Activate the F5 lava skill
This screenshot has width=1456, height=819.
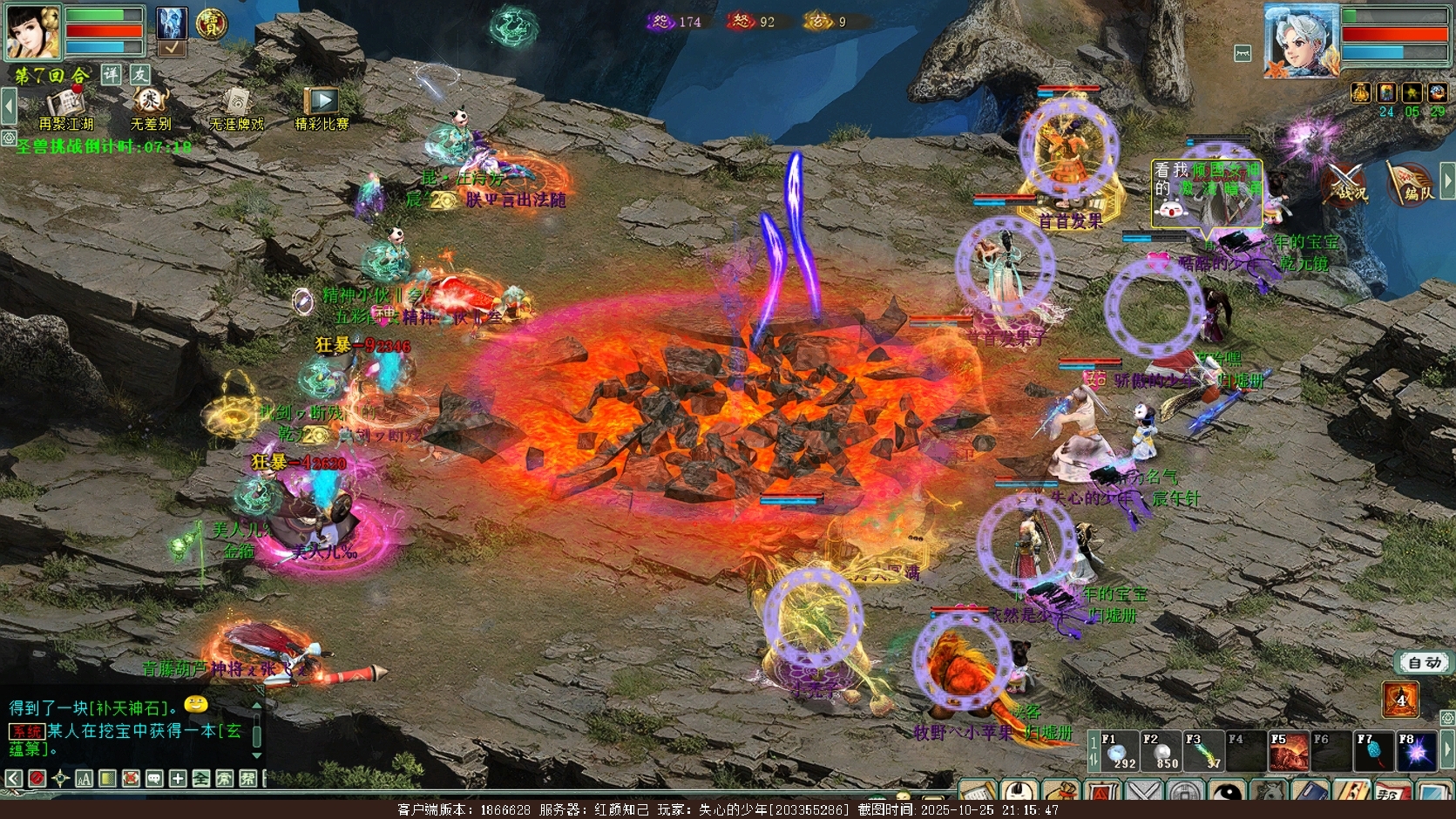[x=1290, y=753]
